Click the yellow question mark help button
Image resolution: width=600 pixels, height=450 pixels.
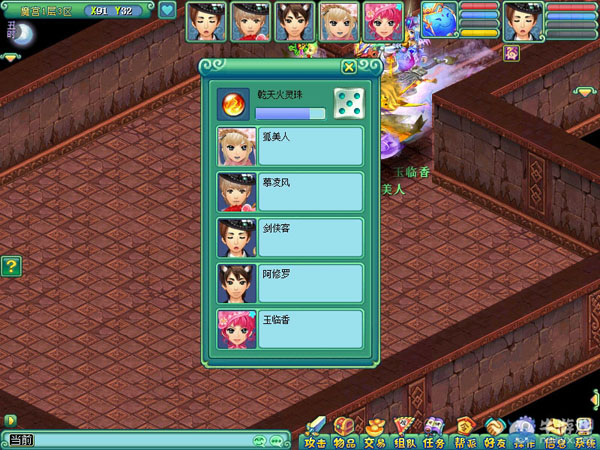coord(11,266)
